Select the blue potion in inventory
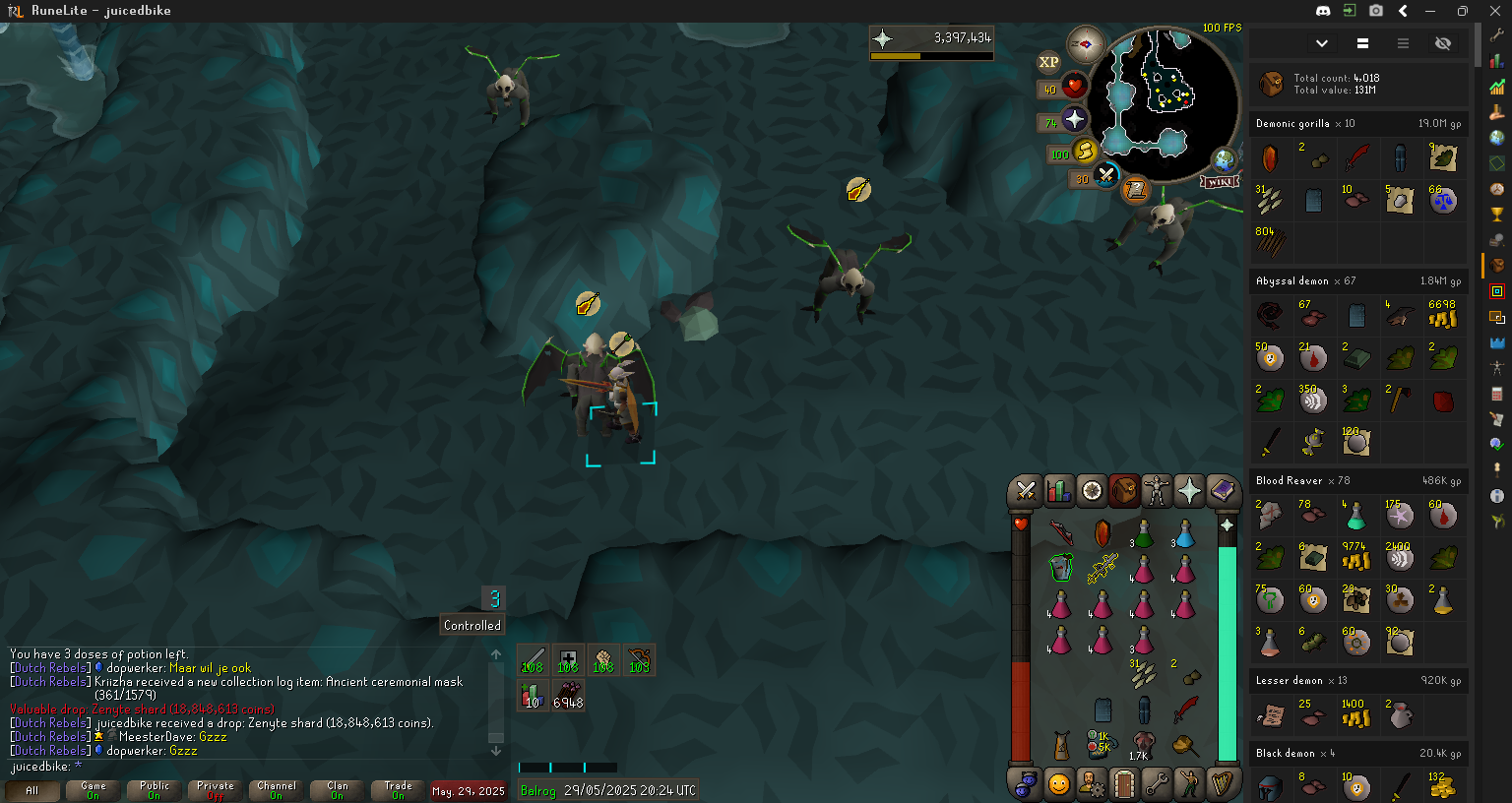 tap(1185, 534)
